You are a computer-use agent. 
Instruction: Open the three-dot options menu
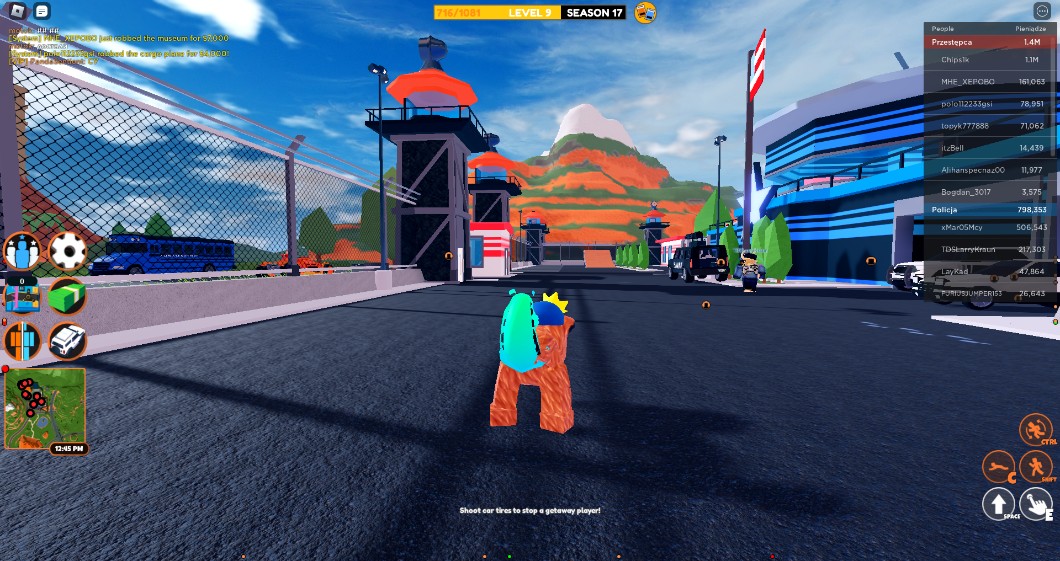[1044, 11]
